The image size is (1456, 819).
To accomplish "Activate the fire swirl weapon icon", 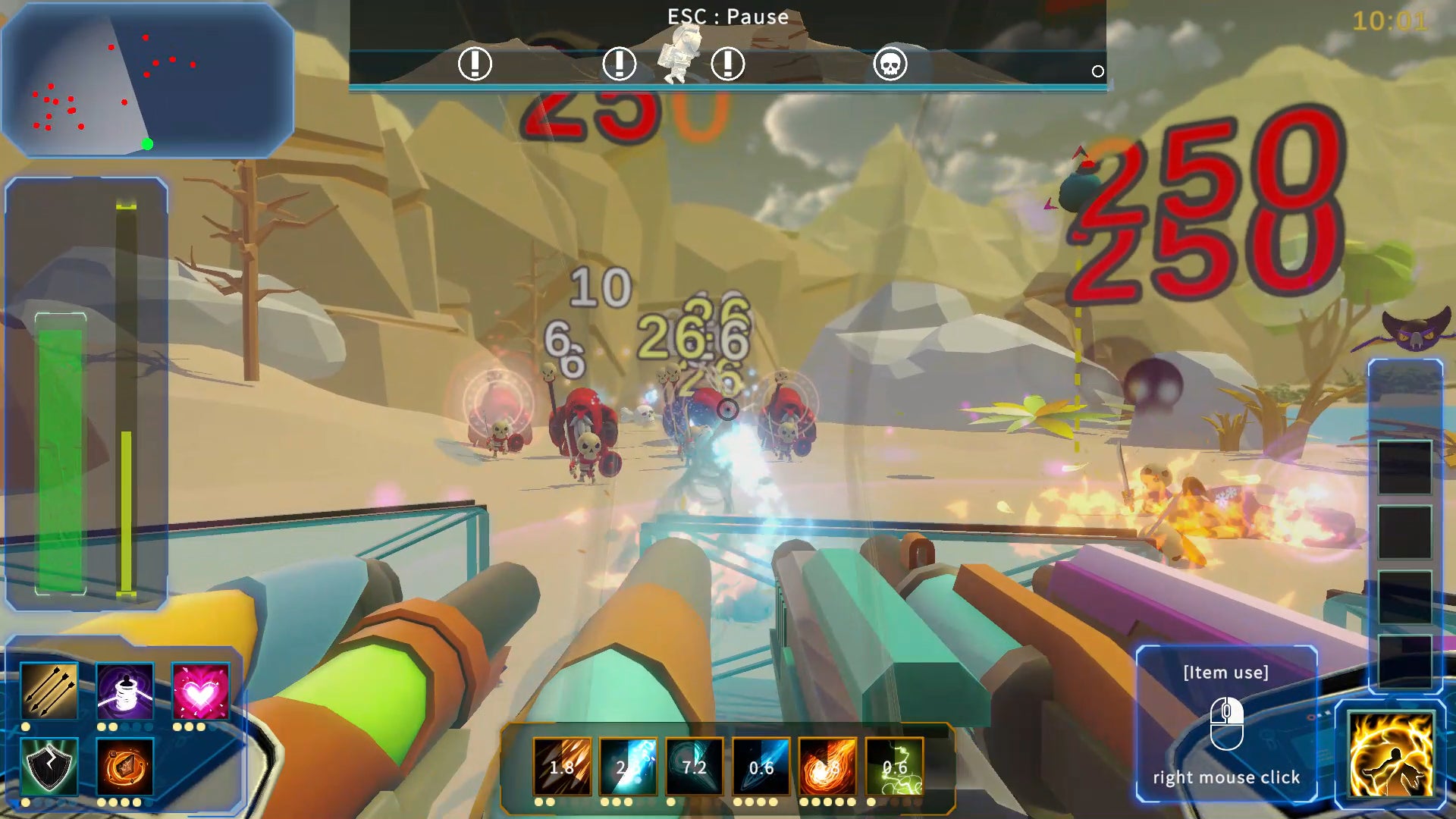I will (827, 766).
